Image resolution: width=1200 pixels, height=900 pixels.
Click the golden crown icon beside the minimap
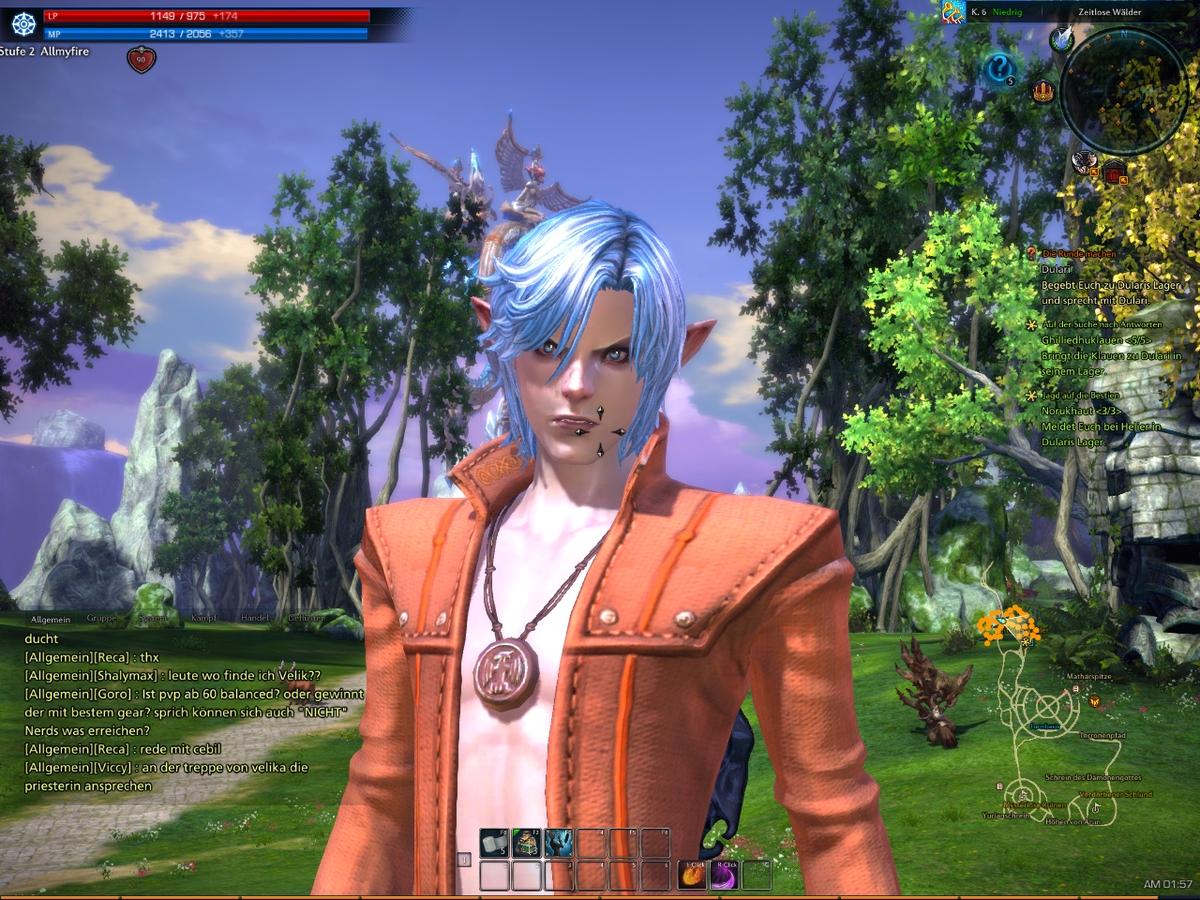(x=1044, y=92)
